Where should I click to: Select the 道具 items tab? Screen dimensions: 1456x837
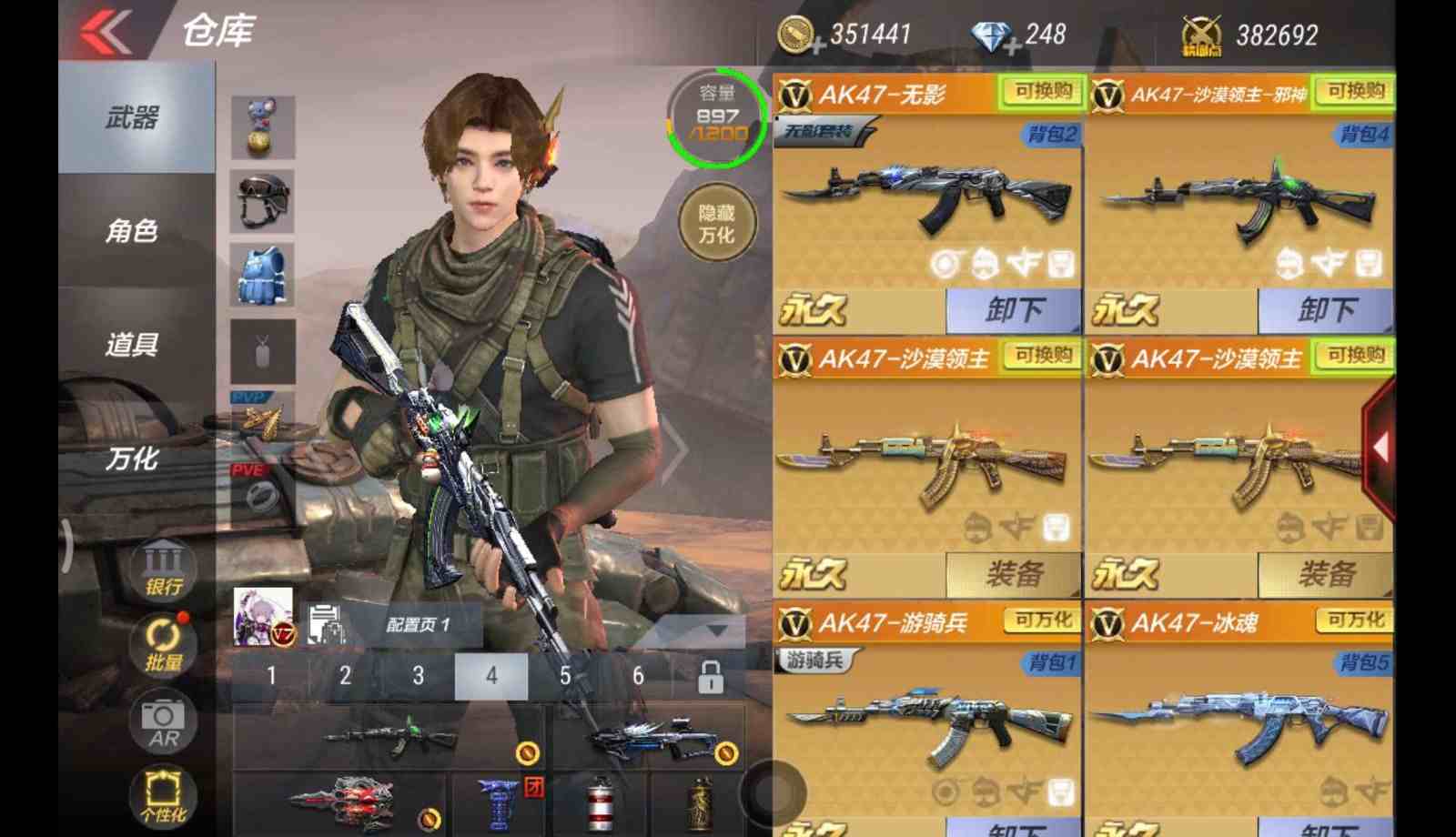(x=133, y=345)
